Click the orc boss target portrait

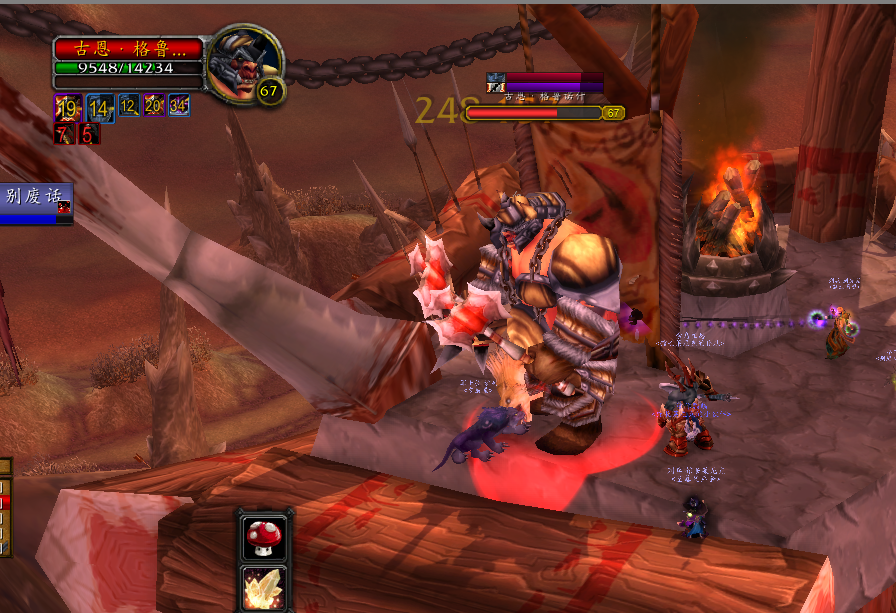(244, 62)
